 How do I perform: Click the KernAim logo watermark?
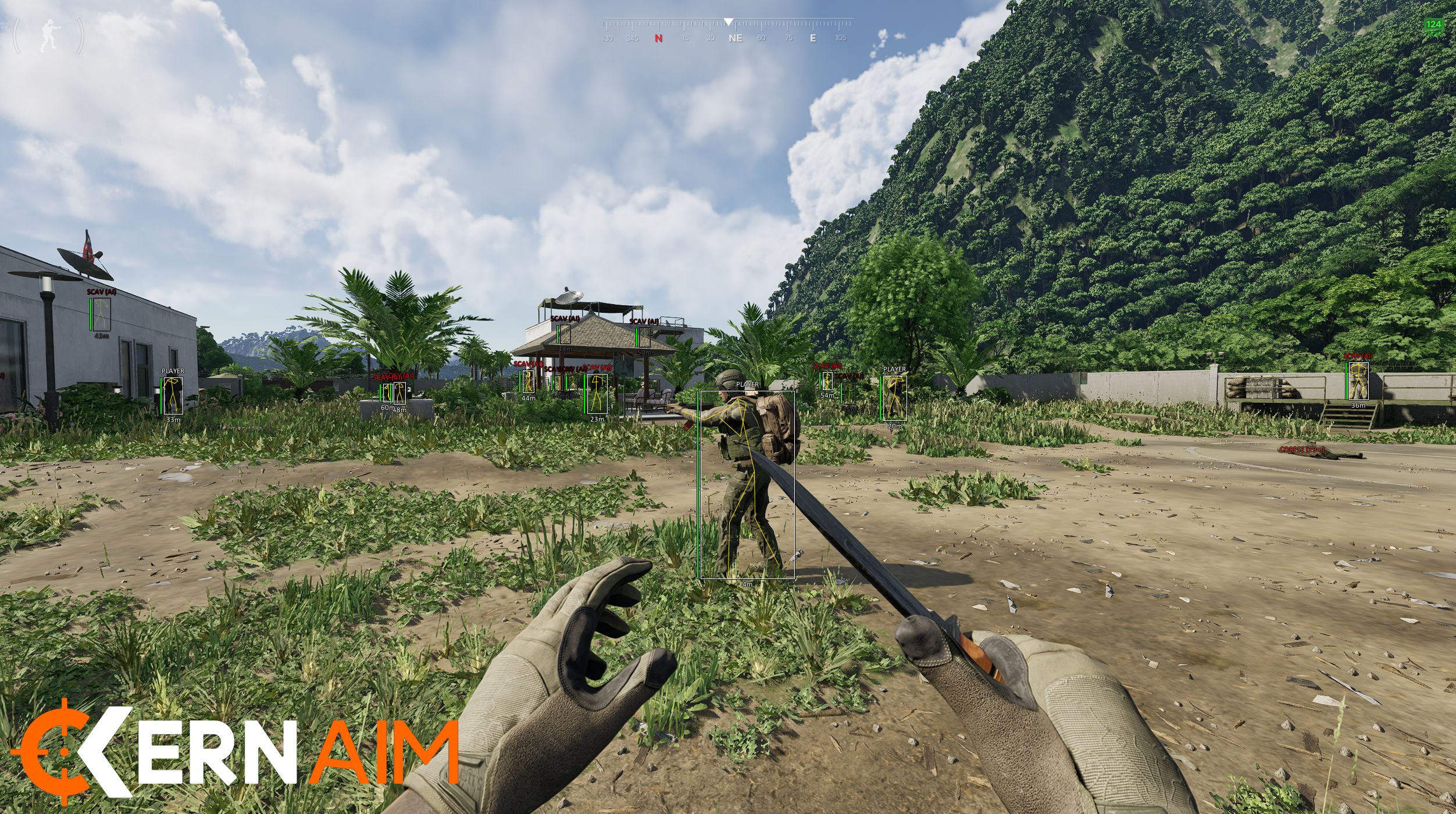235,754
